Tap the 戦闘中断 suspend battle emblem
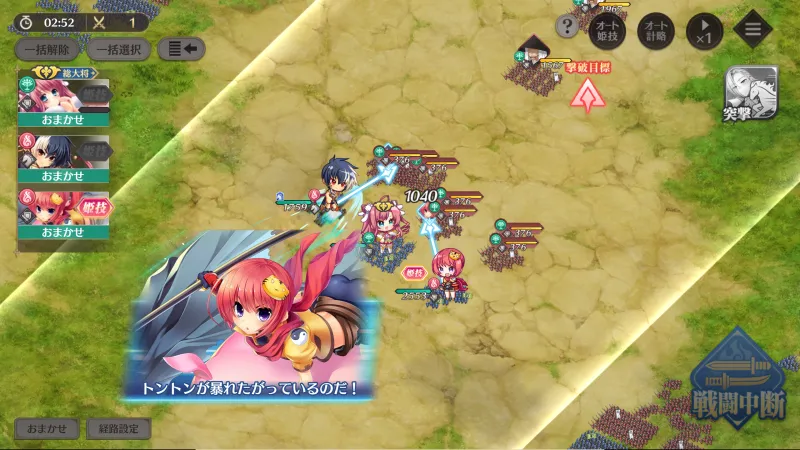Image resolution: width=800 pixels, height=450 pixels. (738, 385)
